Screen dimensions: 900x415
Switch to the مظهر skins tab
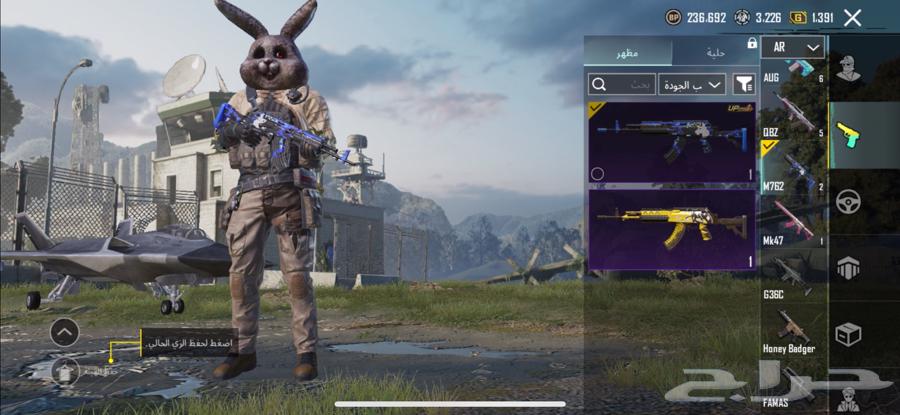pos(628,52)
